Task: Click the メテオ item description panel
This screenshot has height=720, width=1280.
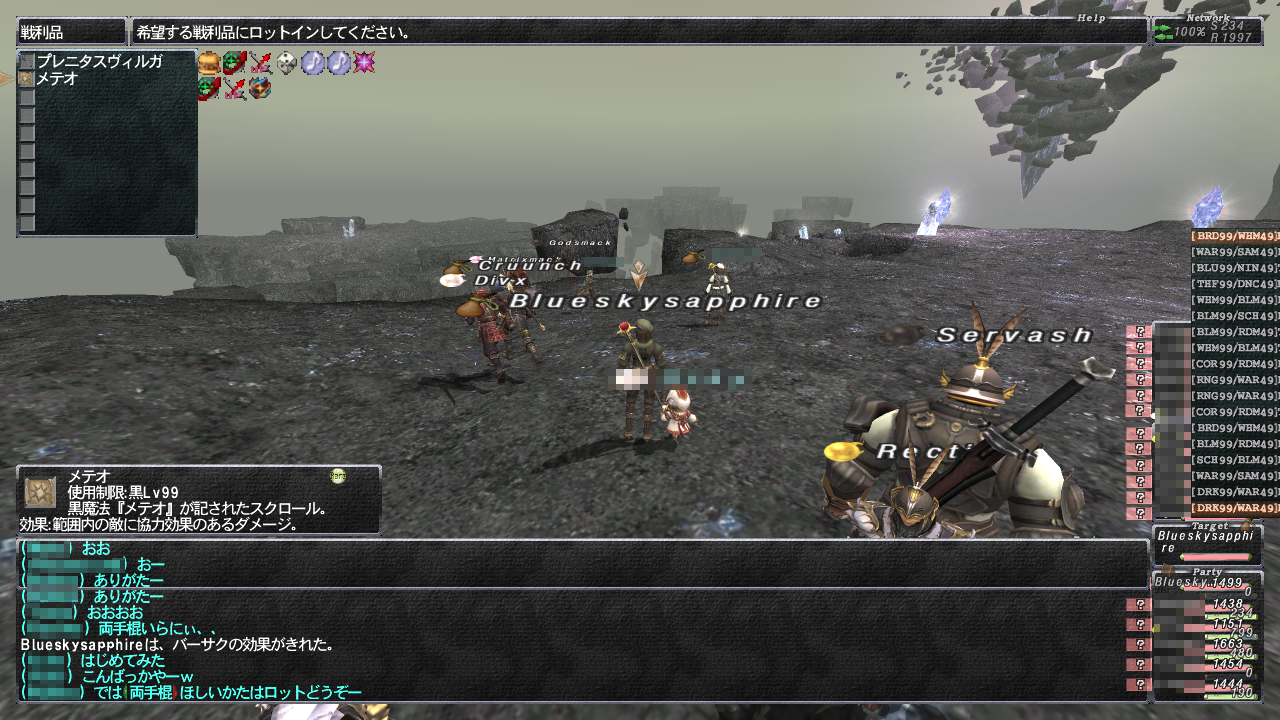Action: pos(198,500)
